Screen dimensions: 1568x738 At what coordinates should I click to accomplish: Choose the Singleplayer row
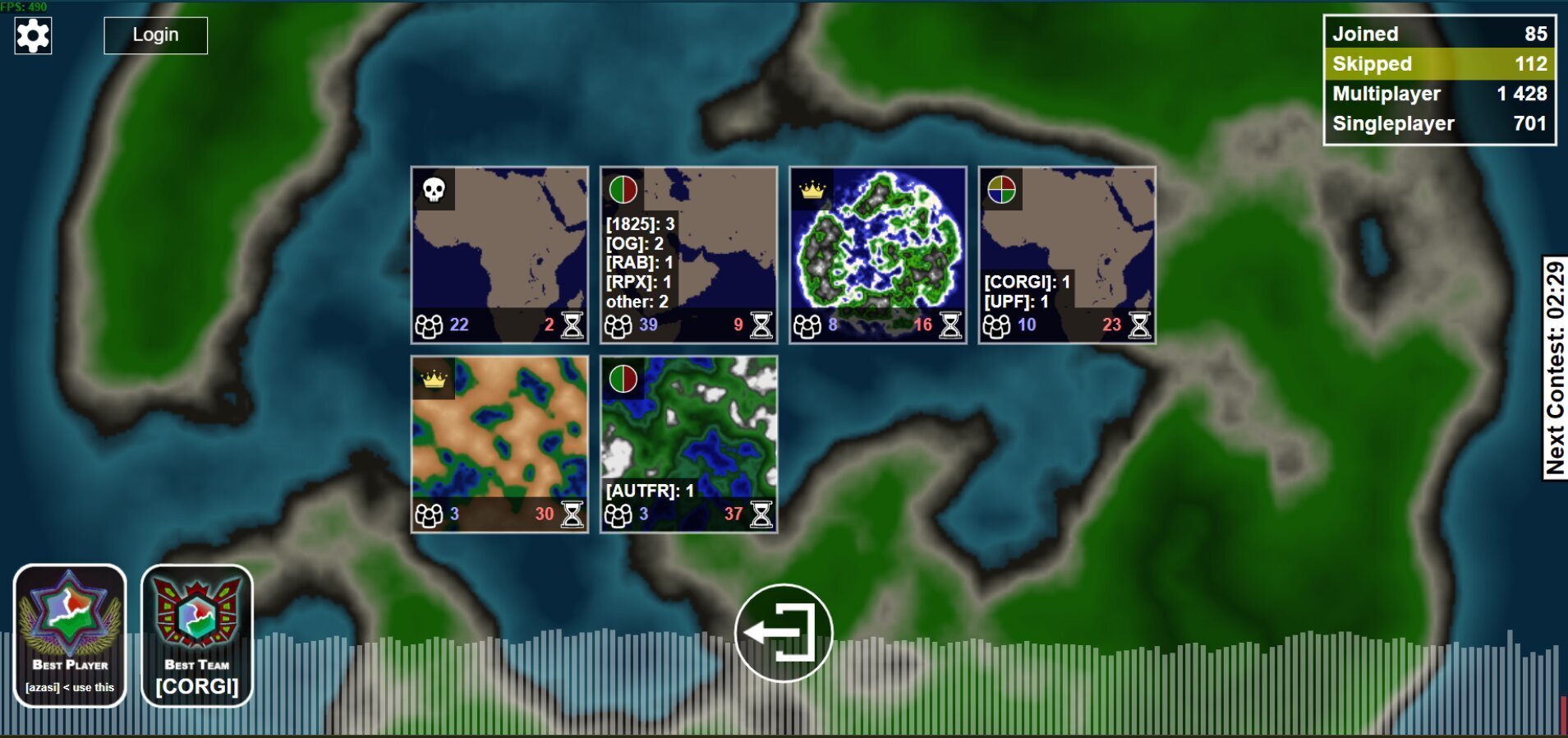[x=1439, y=124]
